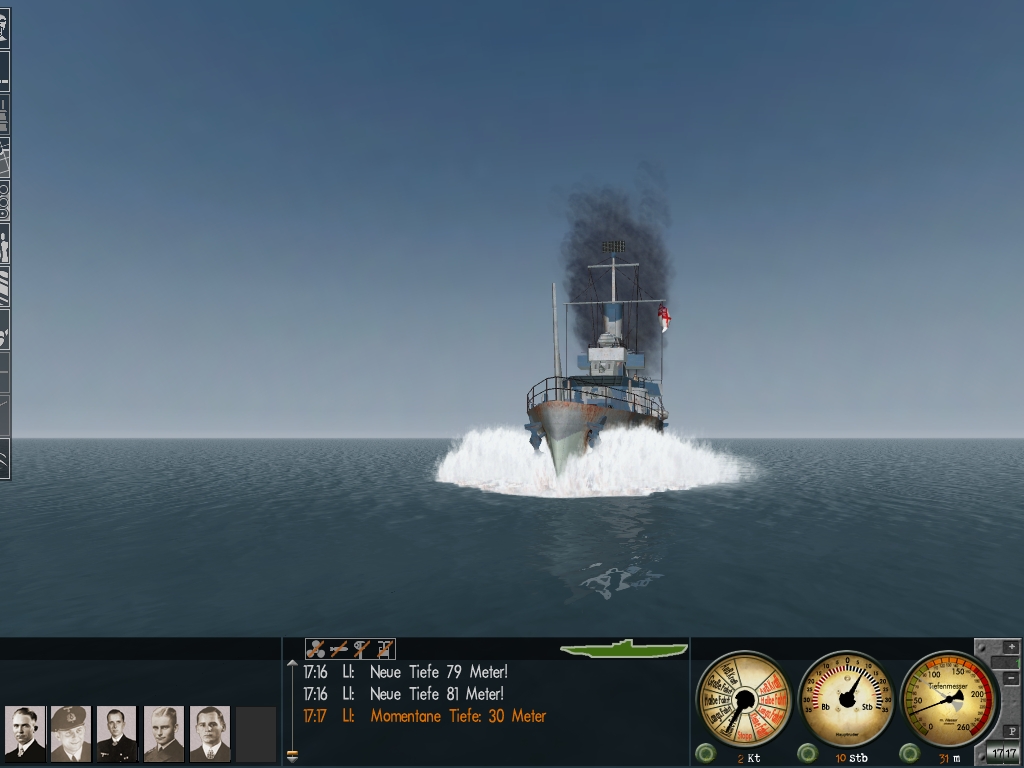Toggle the green knob under the rudder dial

click(x=807, y=752)
